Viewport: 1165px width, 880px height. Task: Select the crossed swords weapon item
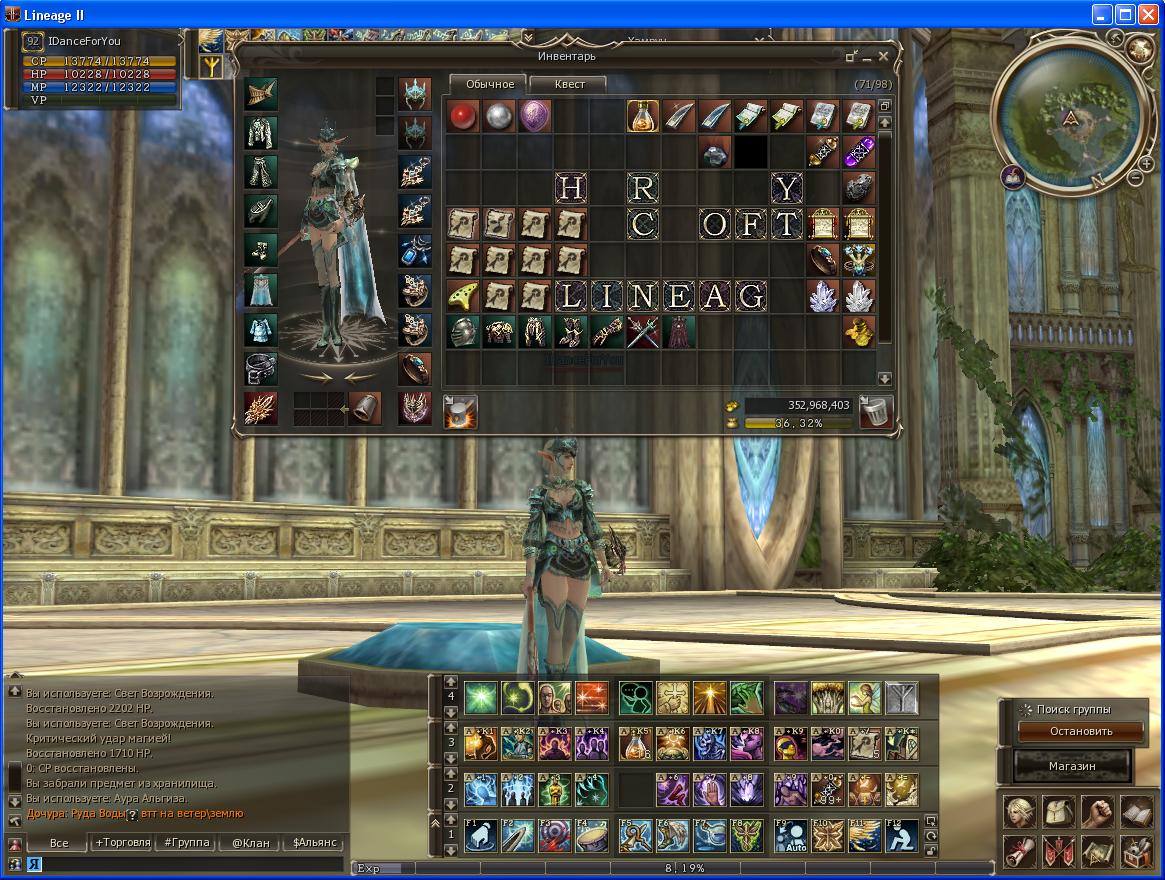click(642, 331)
